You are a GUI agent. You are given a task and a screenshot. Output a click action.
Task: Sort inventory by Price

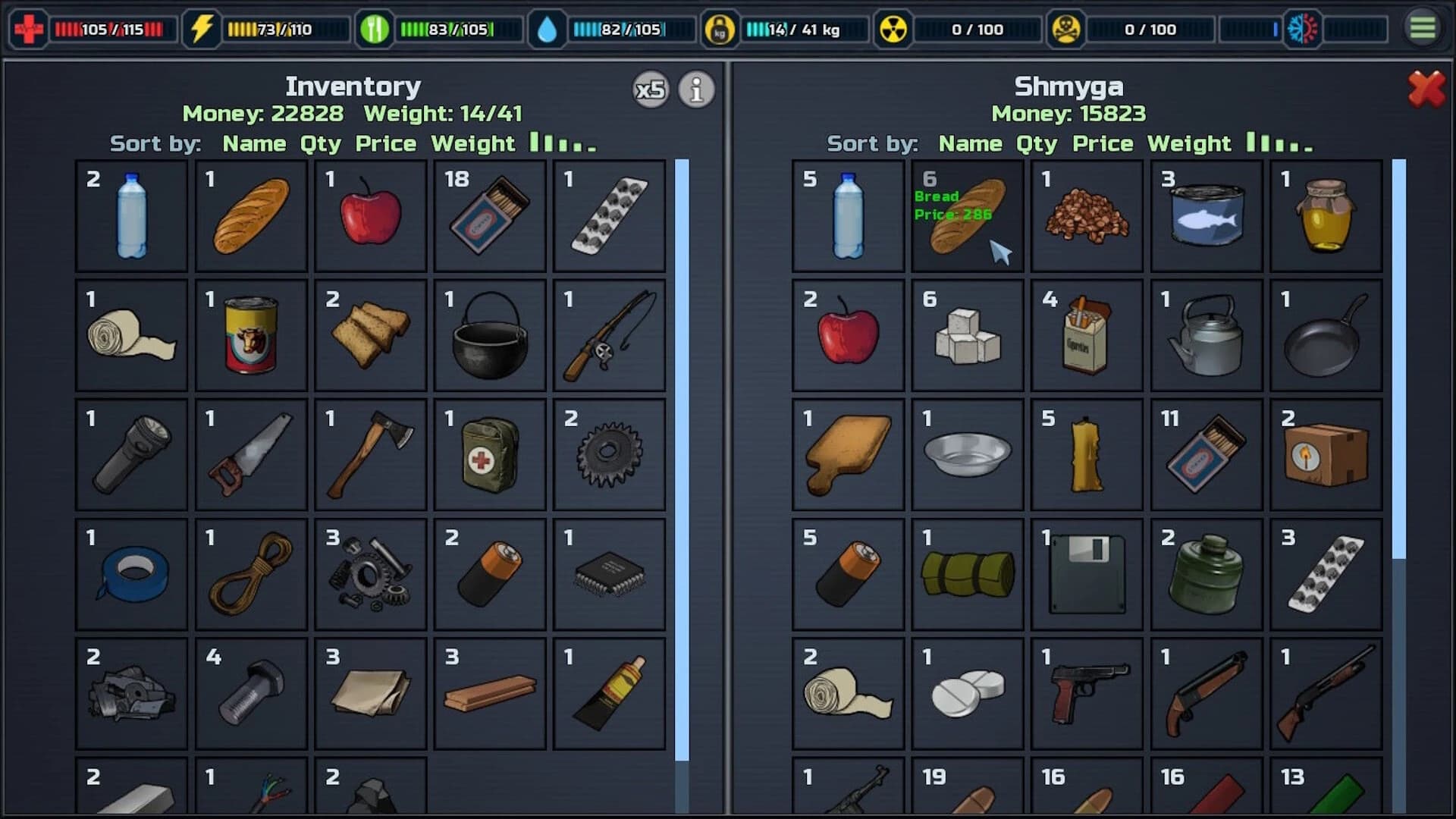385,143
